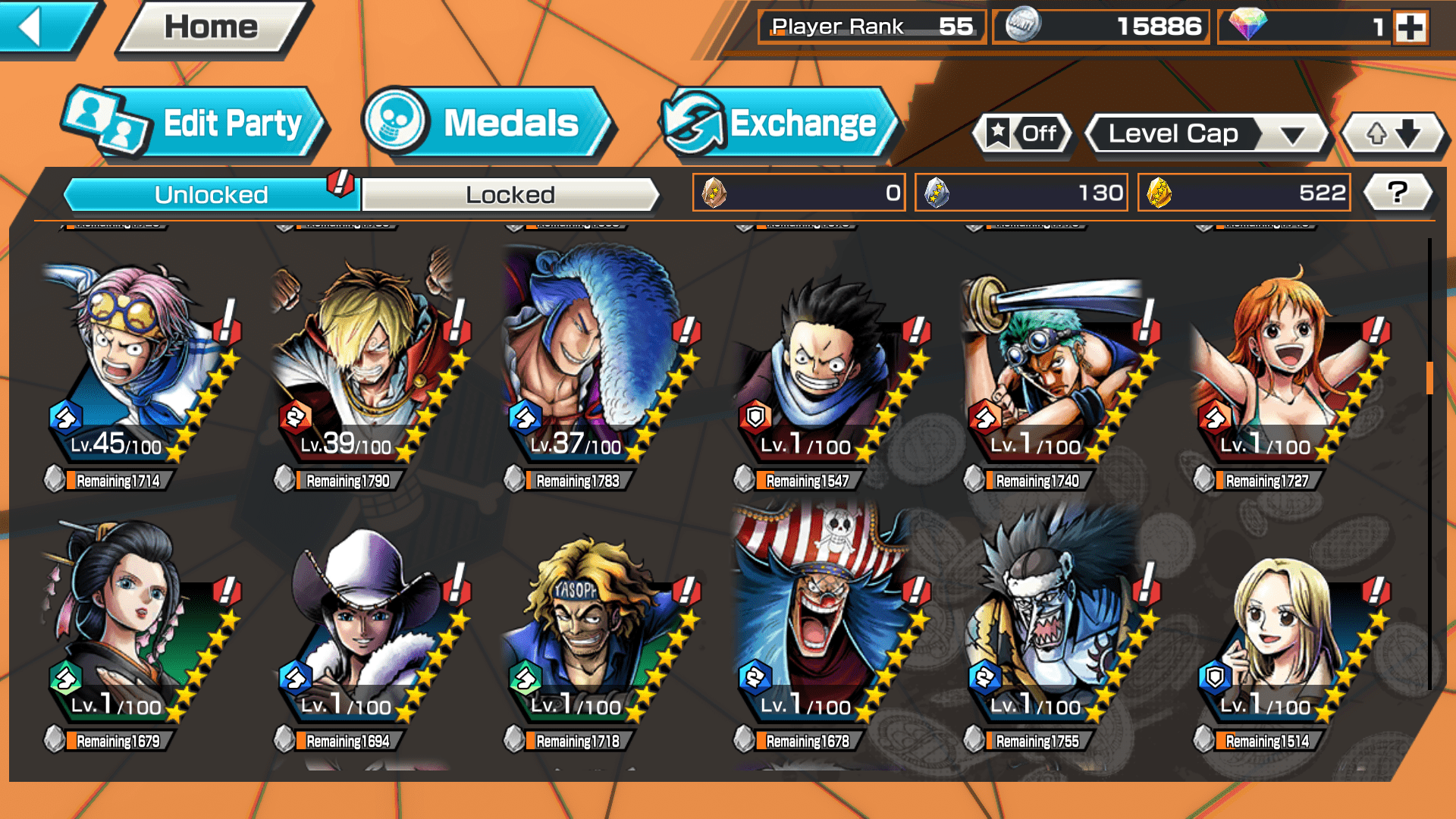
Task: Open the question mark help
Action: tap(1397, 193)
